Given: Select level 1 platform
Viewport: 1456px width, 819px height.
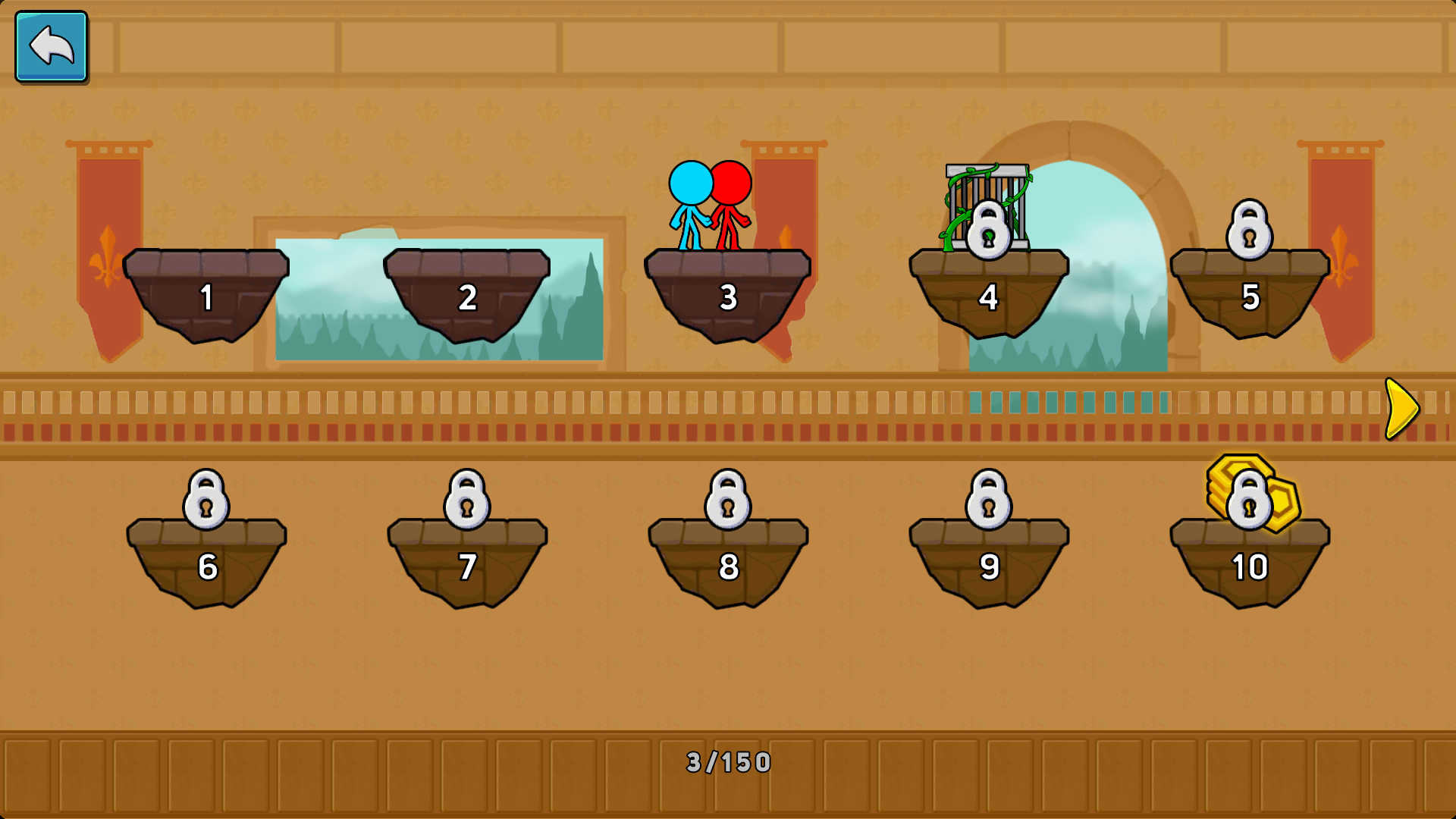Looking at the screenshot, I should 206,294.
